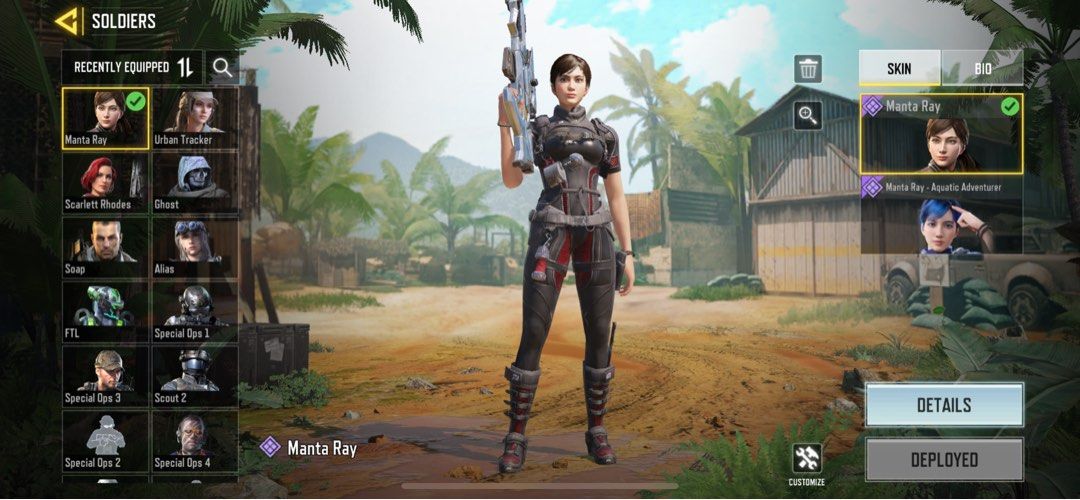This screenshot has width=1080, height=500.
Task: Go back using the yellow arrow
Action: tap(68, 20)
